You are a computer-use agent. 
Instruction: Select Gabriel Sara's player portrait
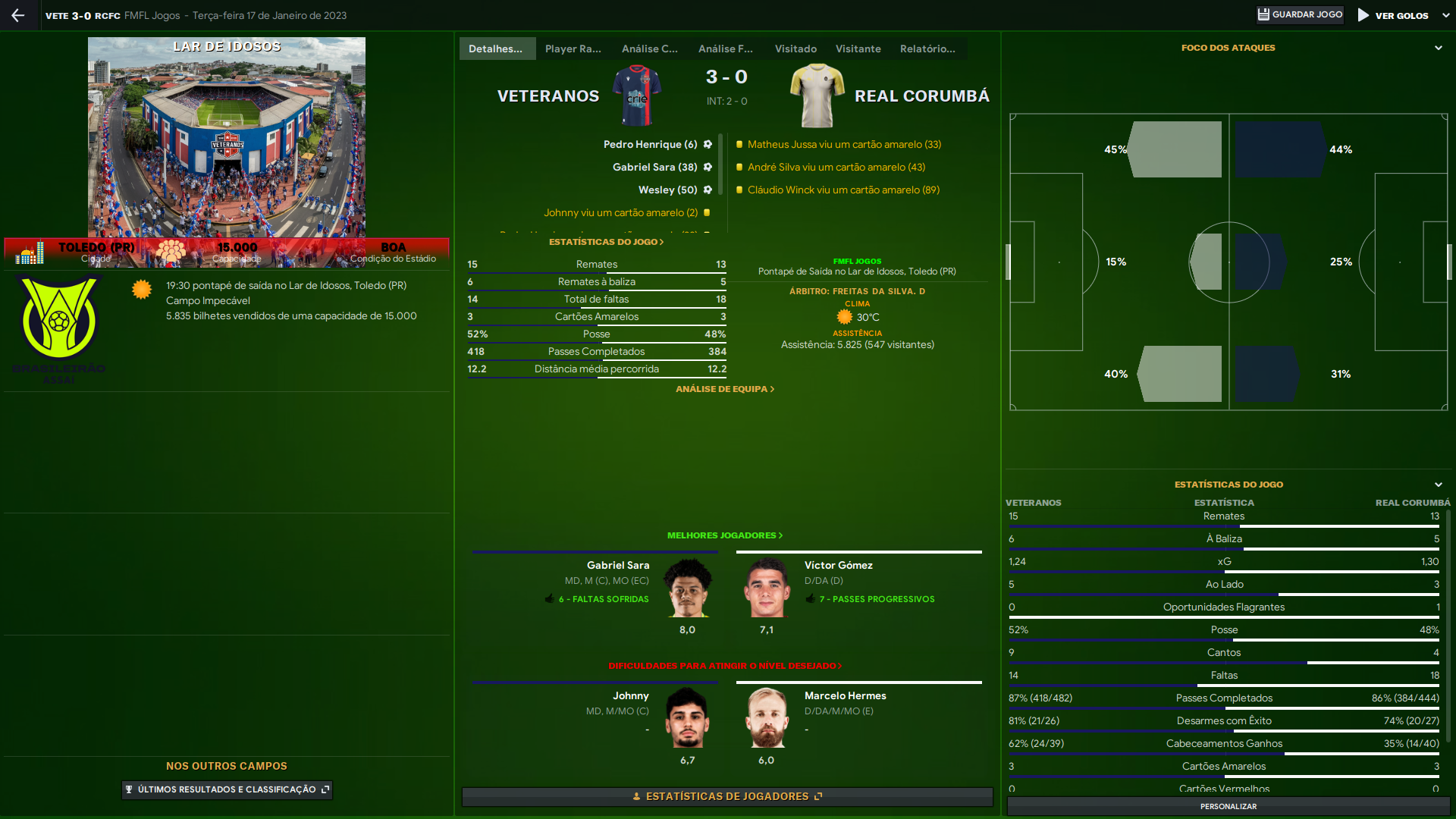coord(687,588)
